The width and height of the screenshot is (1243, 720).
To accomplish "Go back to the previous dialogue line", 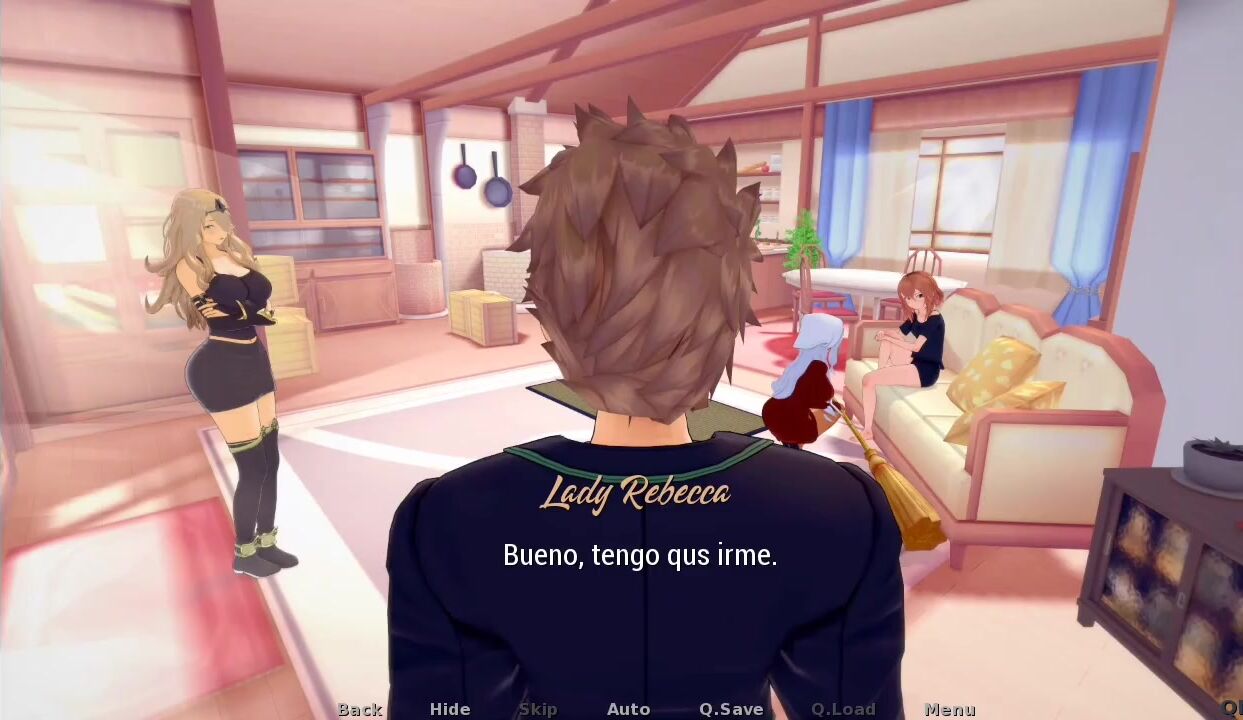I will point(360,709).
